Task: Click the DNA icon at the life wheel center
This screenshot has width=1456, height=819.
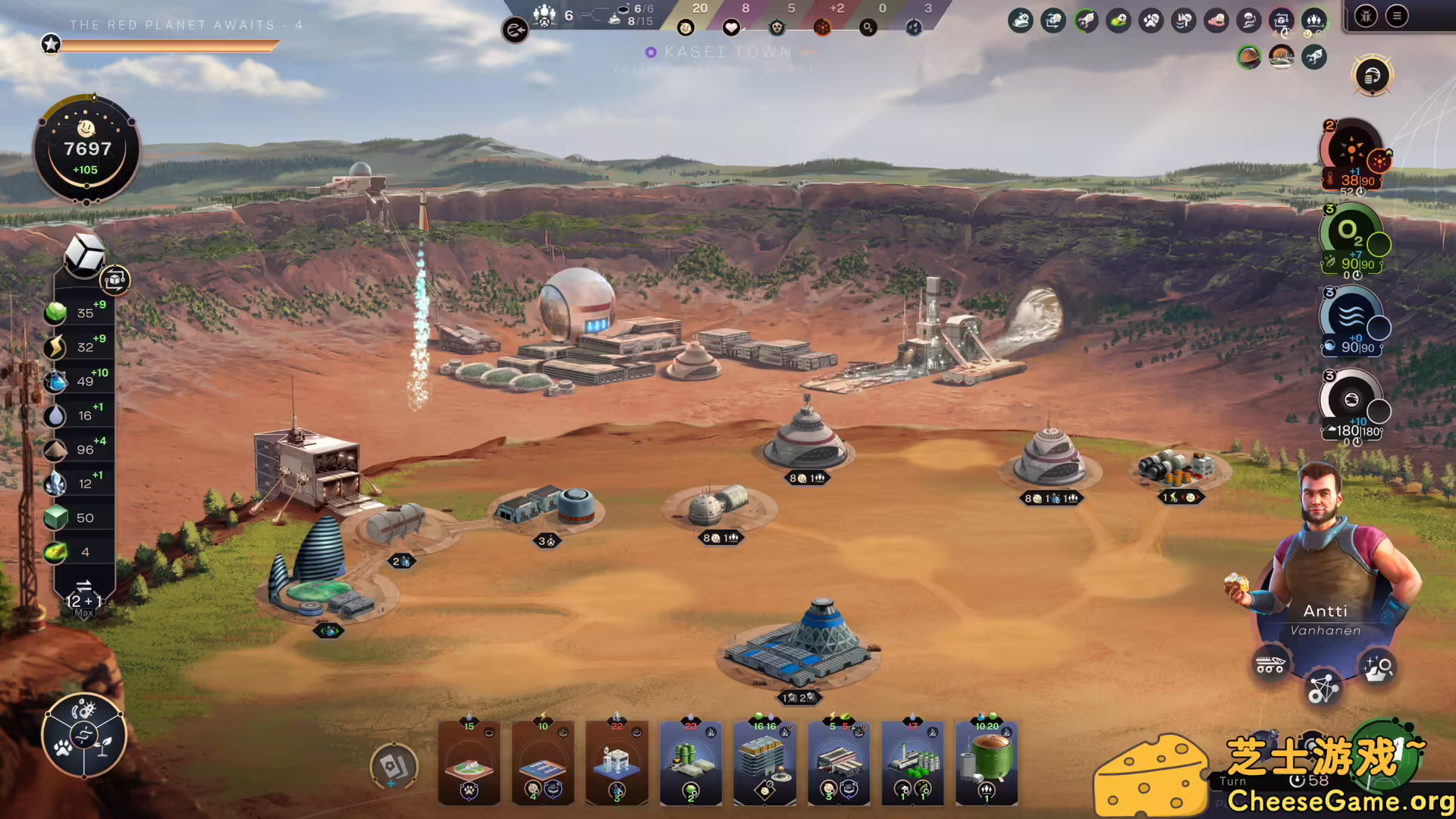Action: [x=84, y=734]
